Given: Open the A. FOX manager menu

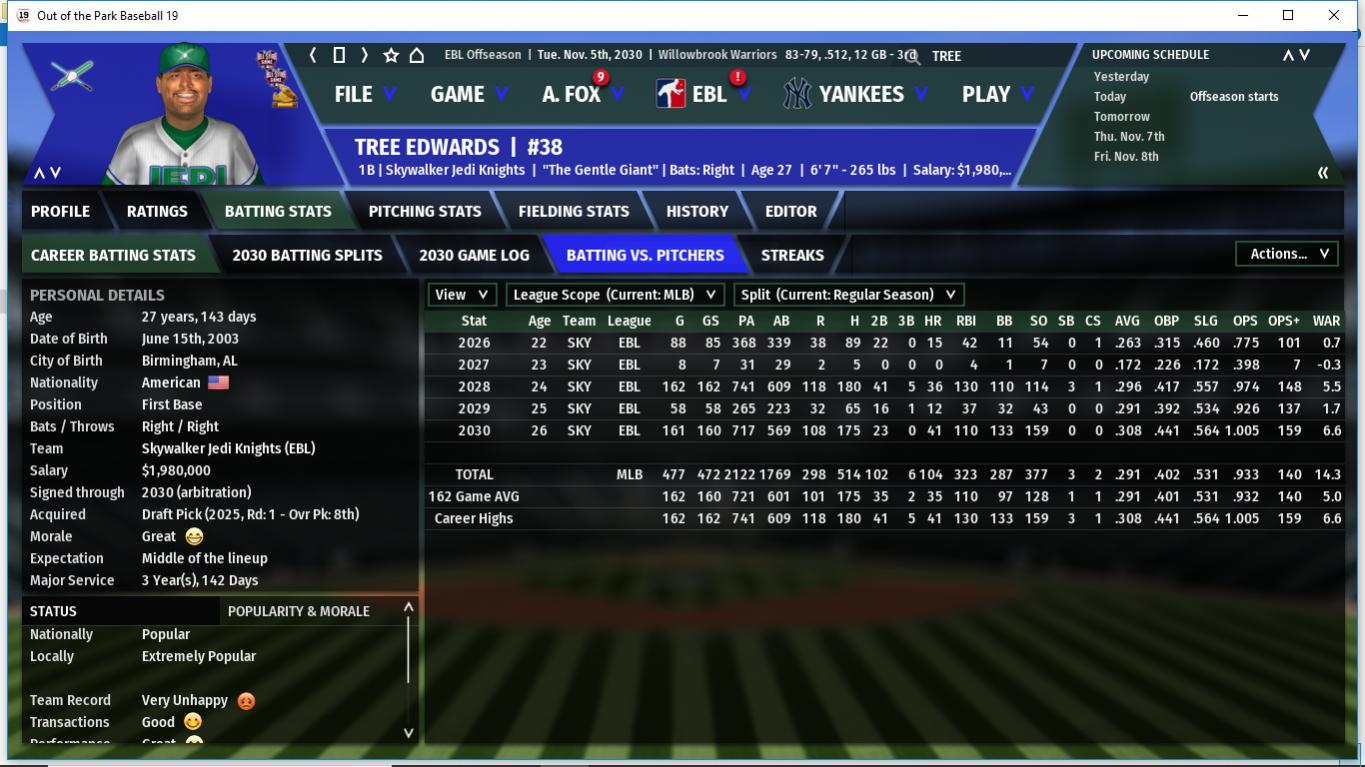Looking at the screenshot, I should tap(582, 94).
